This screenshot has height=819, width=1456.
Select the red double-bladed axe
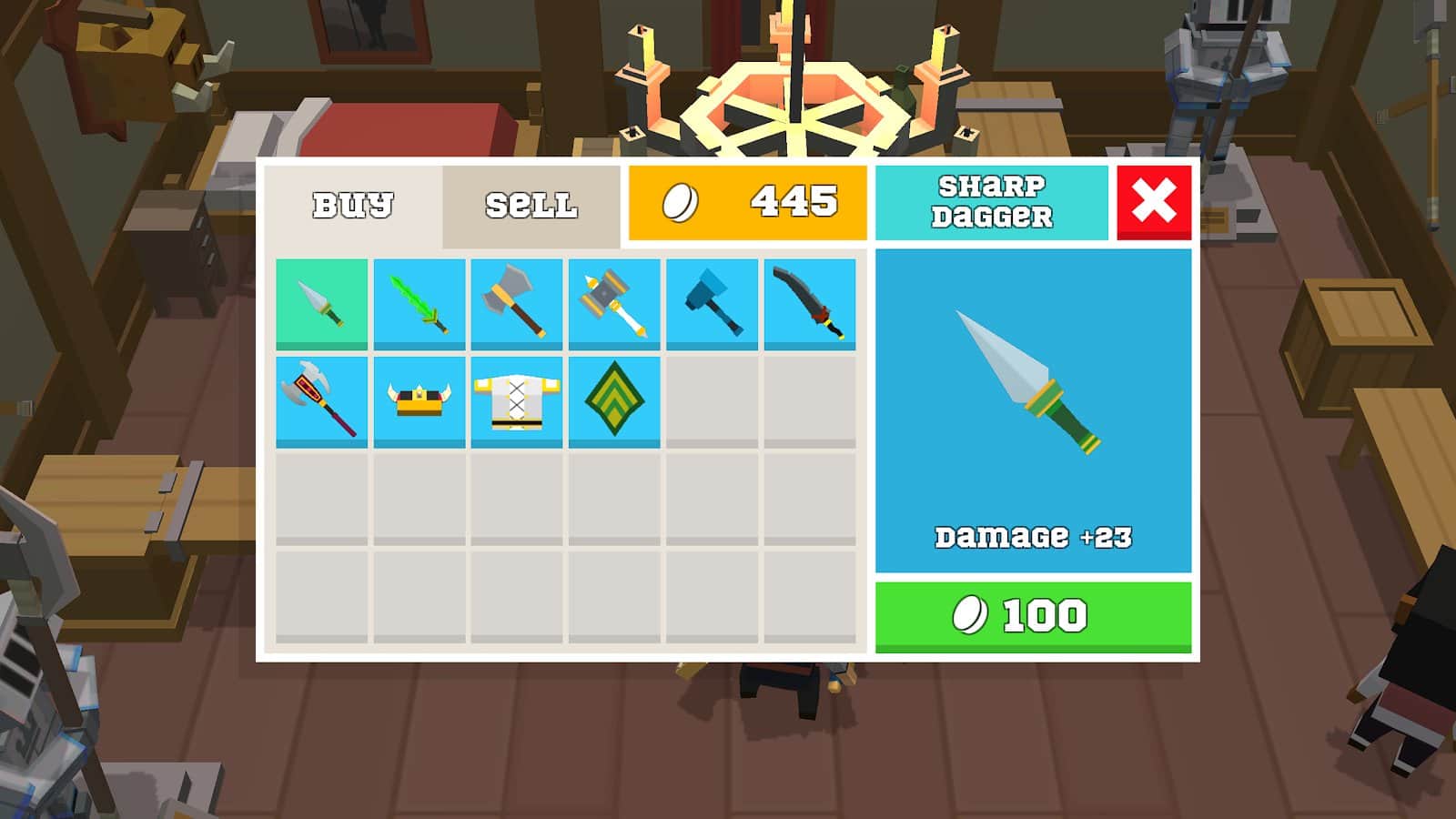(322, 401)
